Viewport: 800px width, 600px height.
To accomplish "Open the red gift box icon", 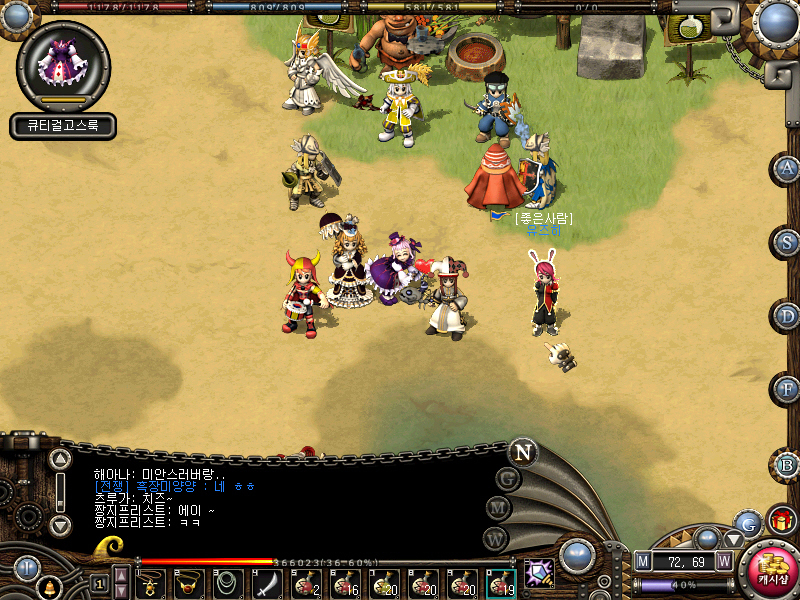I will tap(781, 521).
